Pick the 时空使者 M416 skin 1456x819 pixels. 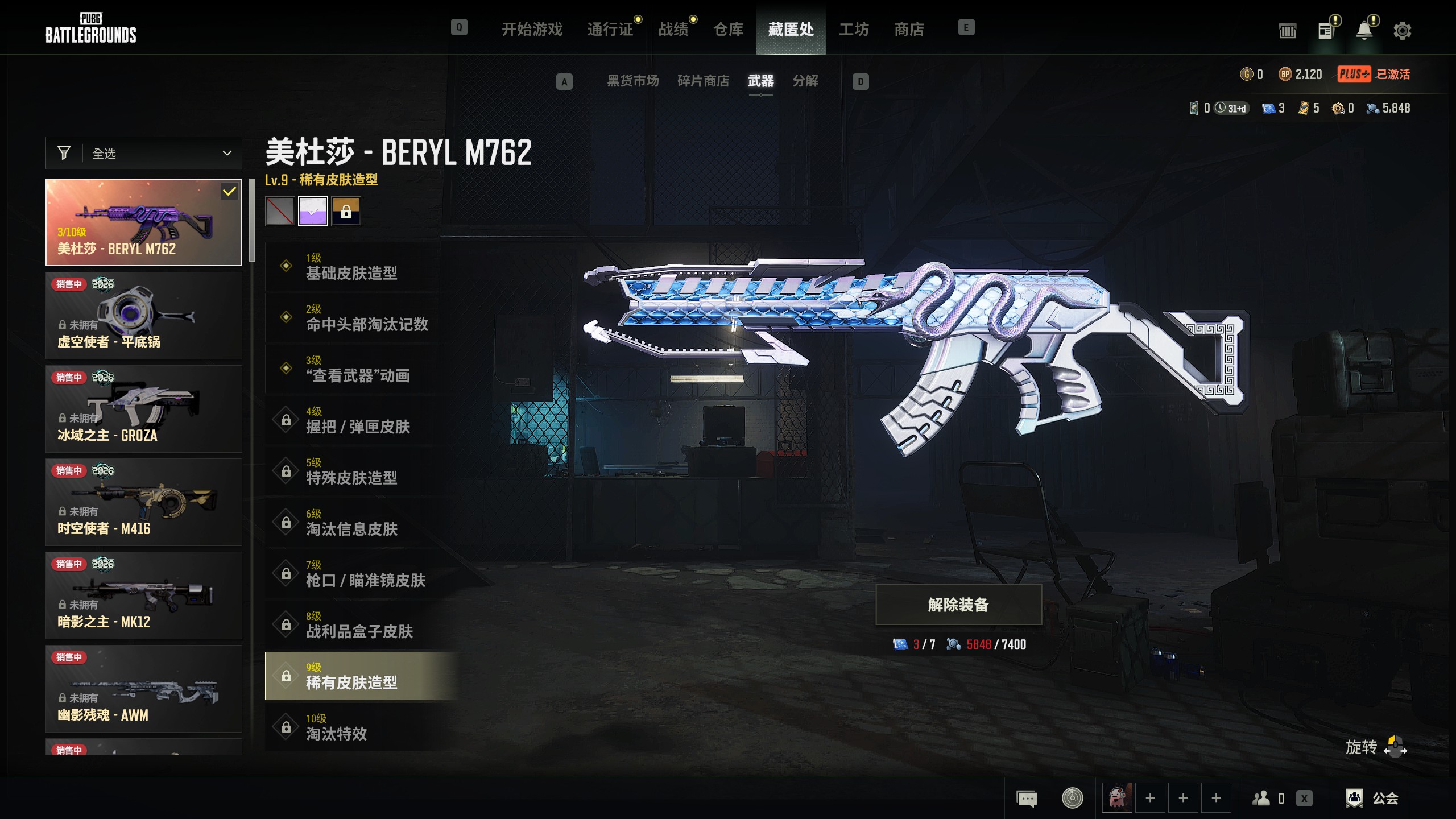[x=144, y=502]
